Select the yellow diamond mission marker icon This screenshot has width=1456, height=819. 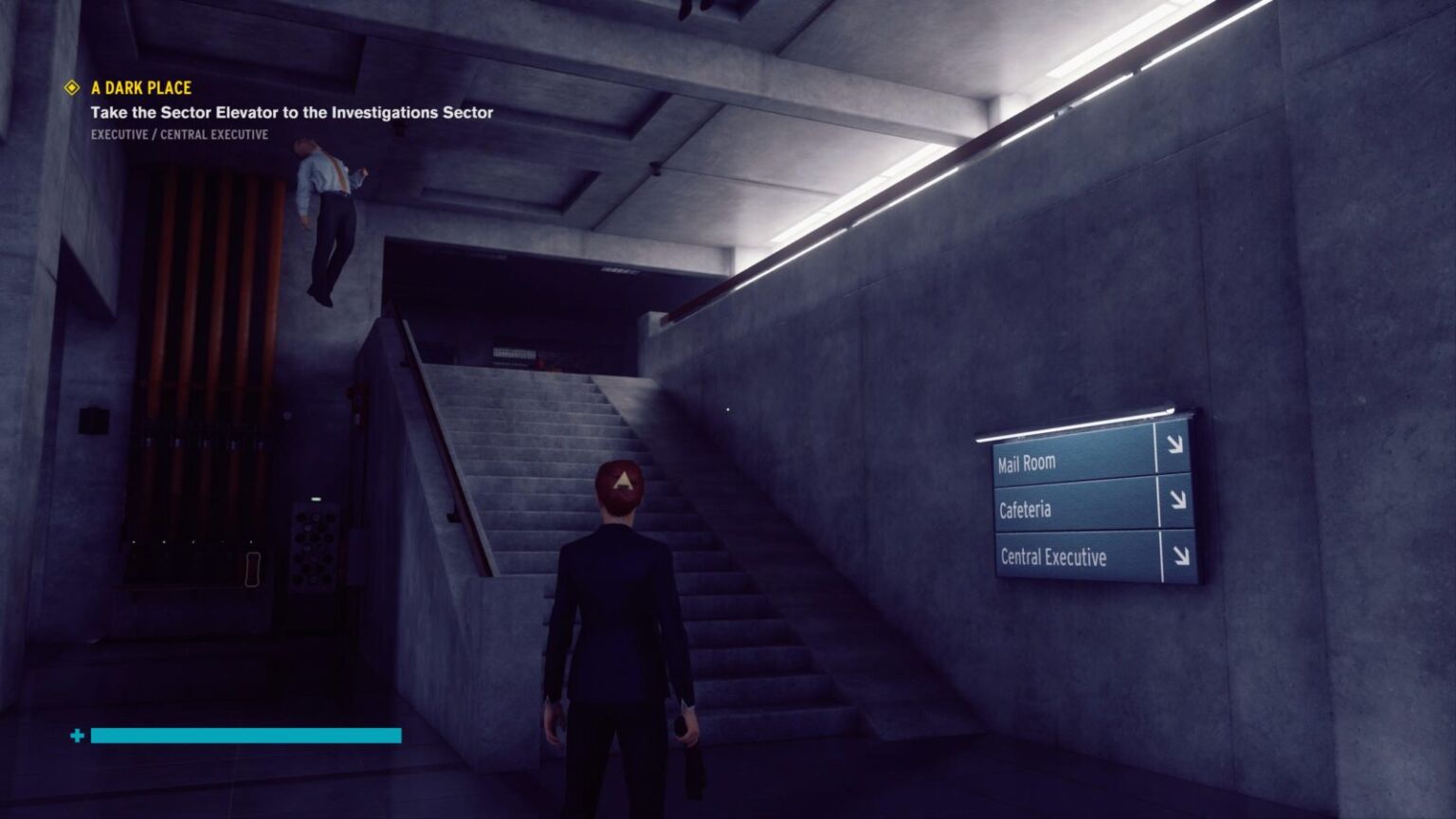pyautogui.click(x=71, y=88)
